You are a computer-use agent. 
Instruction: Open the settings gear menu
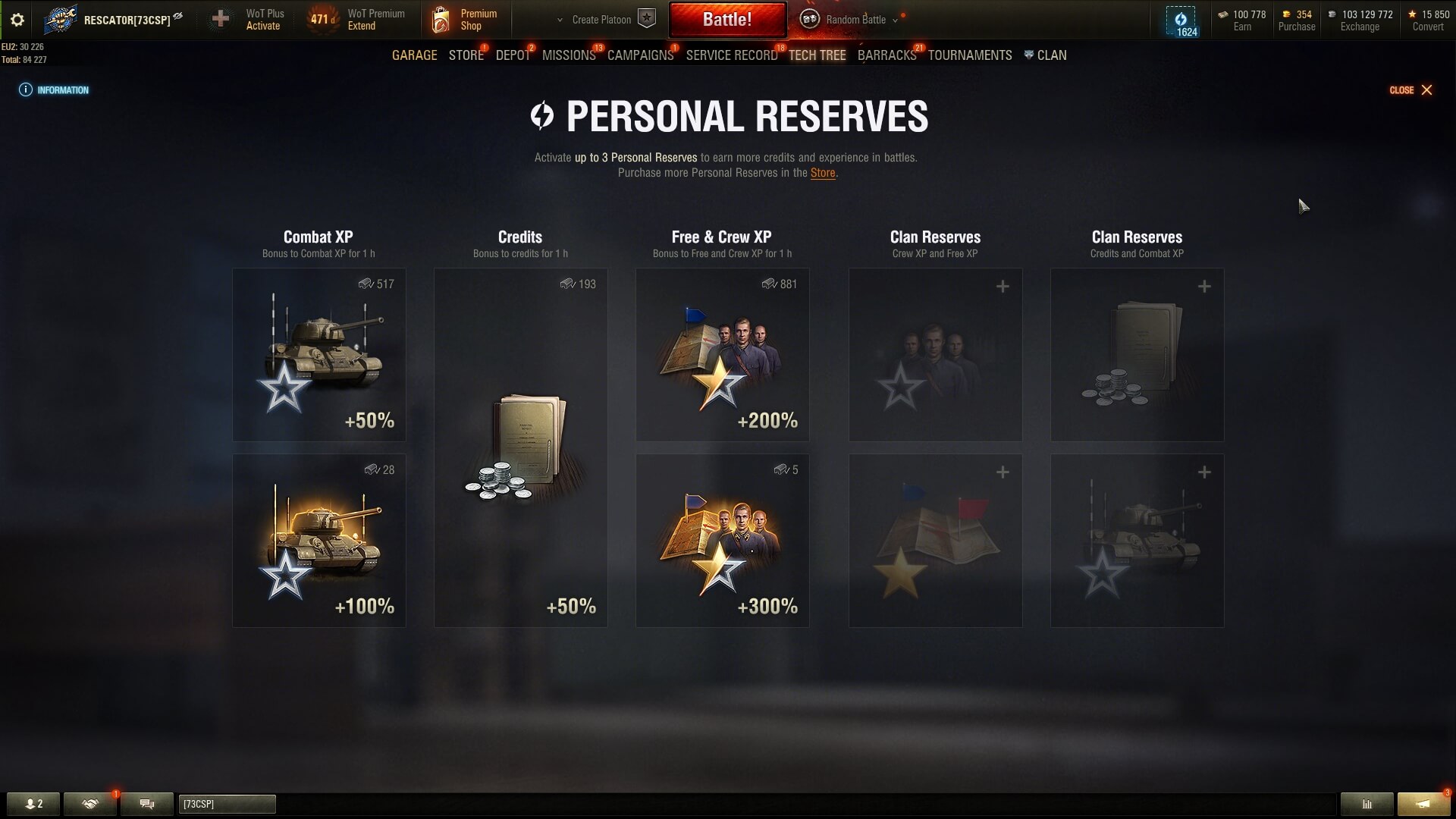(17, 20)
